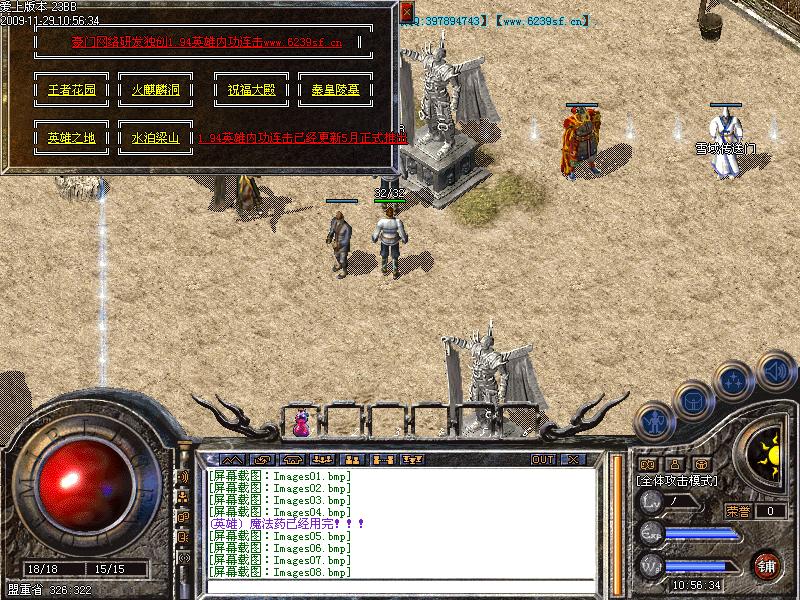Select the 英雄之地 button

[x=72, y=138]
